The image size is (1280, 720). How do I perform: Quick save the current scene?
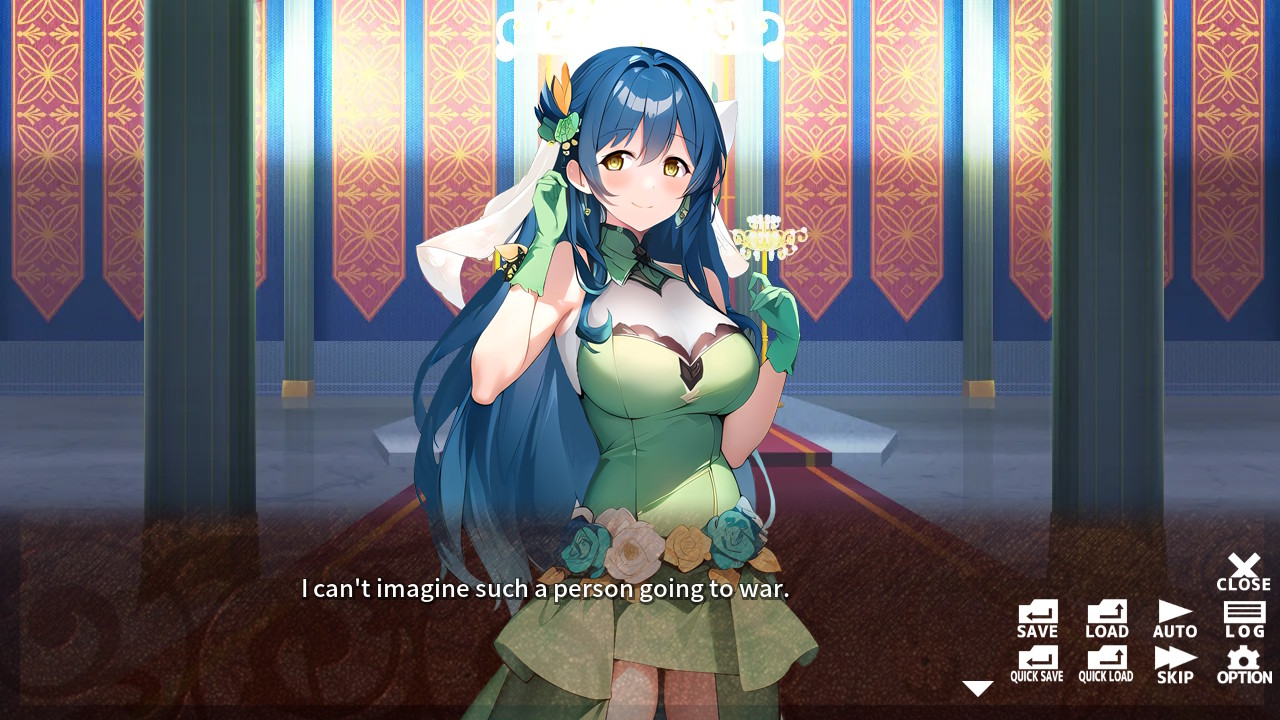(1036, 660)
